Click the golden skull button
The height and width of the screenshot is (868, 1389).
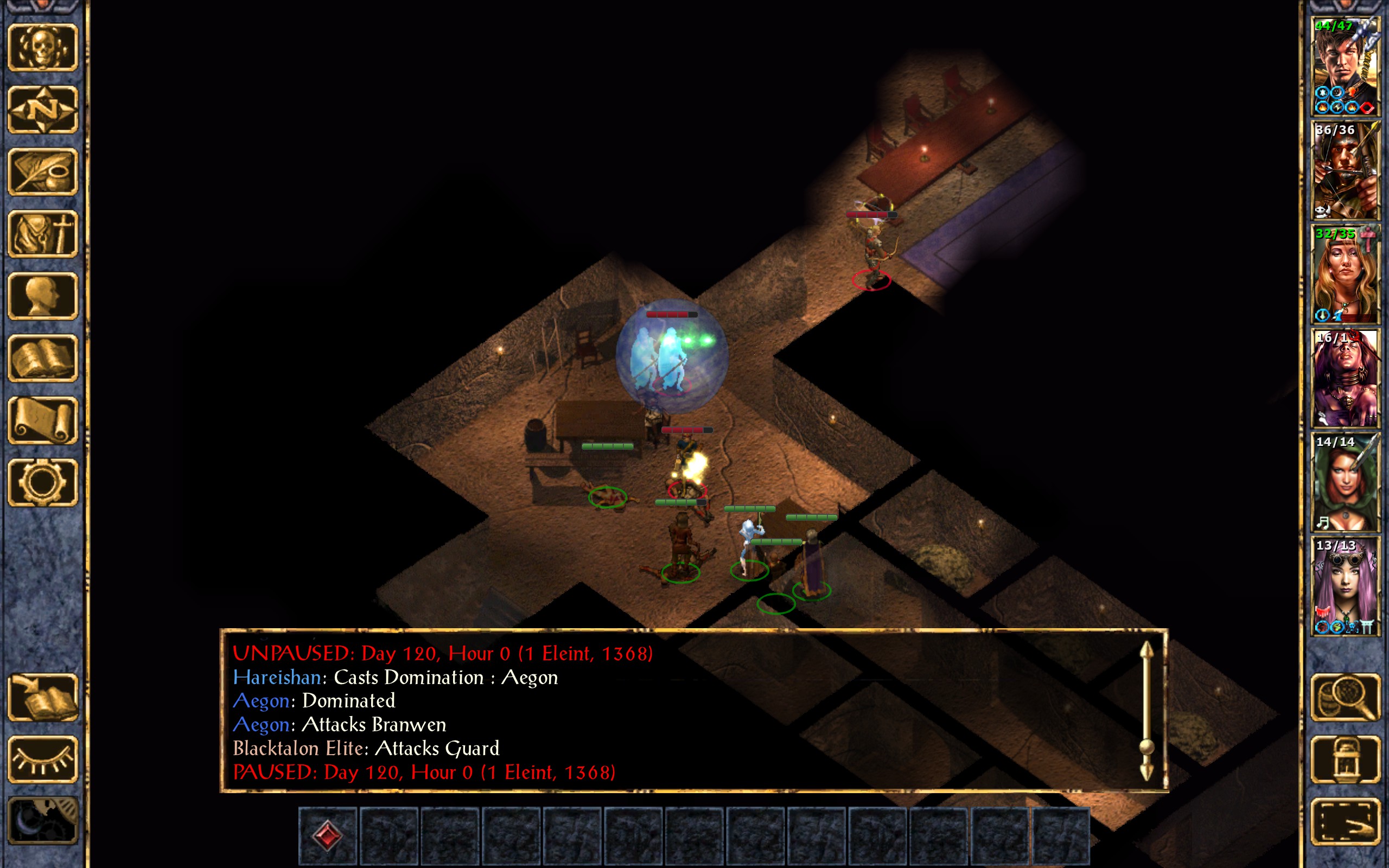coord(42,47)
